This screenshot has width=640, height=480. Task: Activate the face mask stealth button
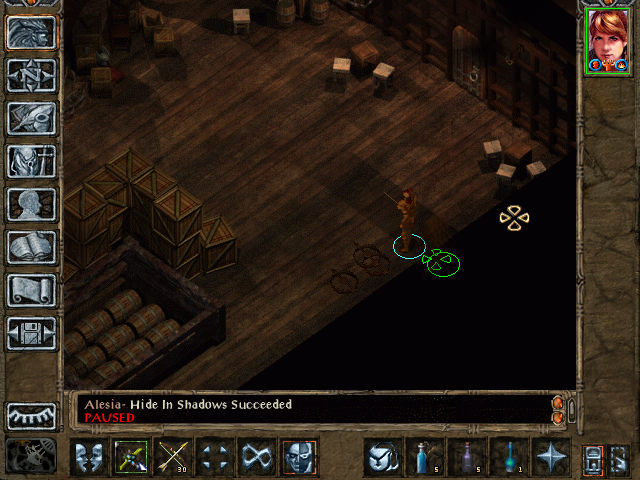[299, 457]
